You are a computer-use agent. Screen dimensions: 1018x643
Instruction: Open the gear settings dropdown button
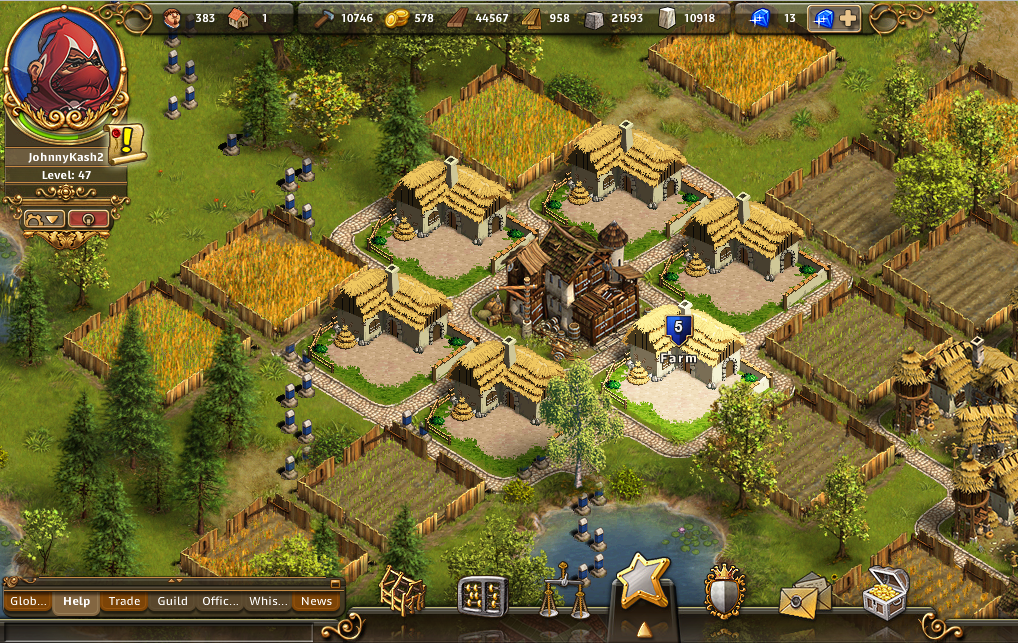[44, 218]
